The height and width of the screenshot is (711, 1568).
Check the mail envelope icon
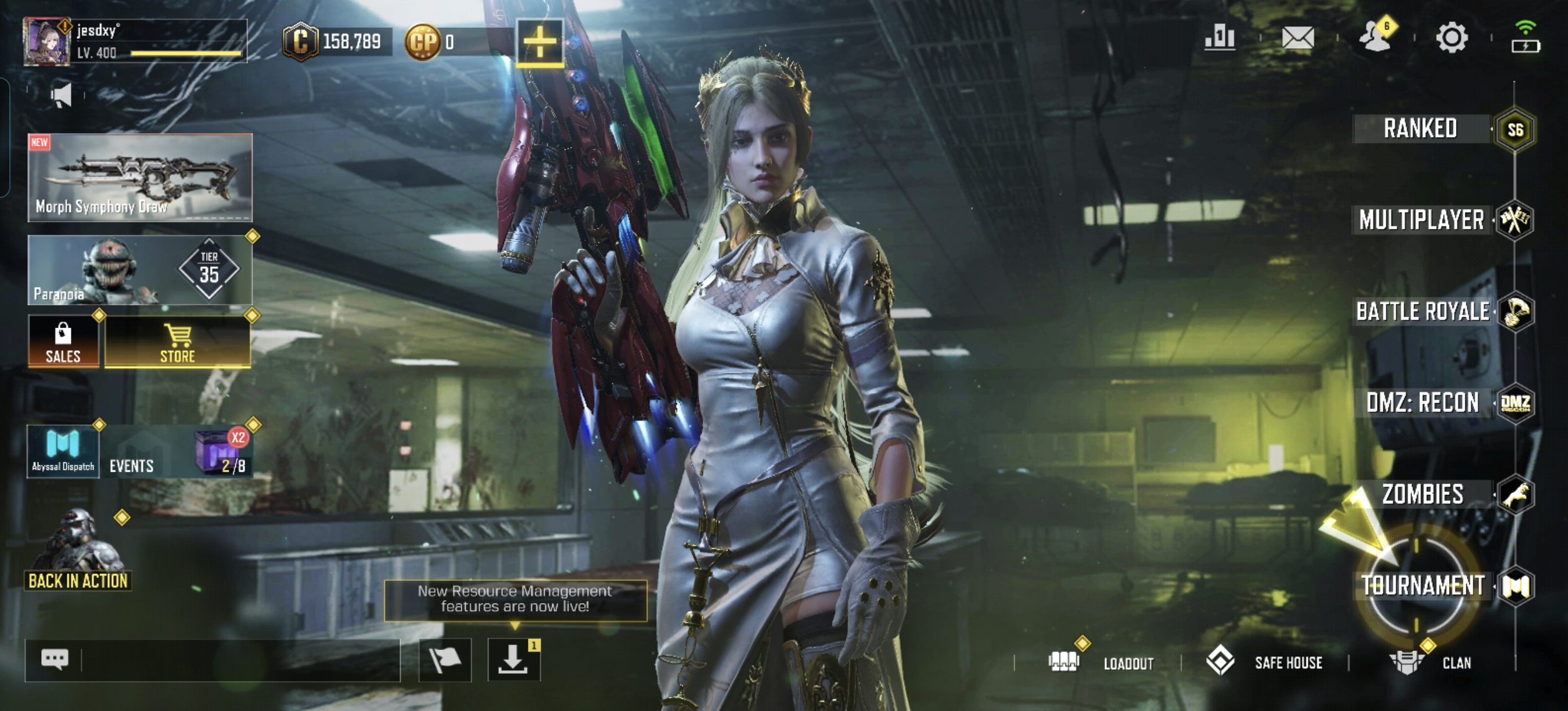tap(1298, 38)
